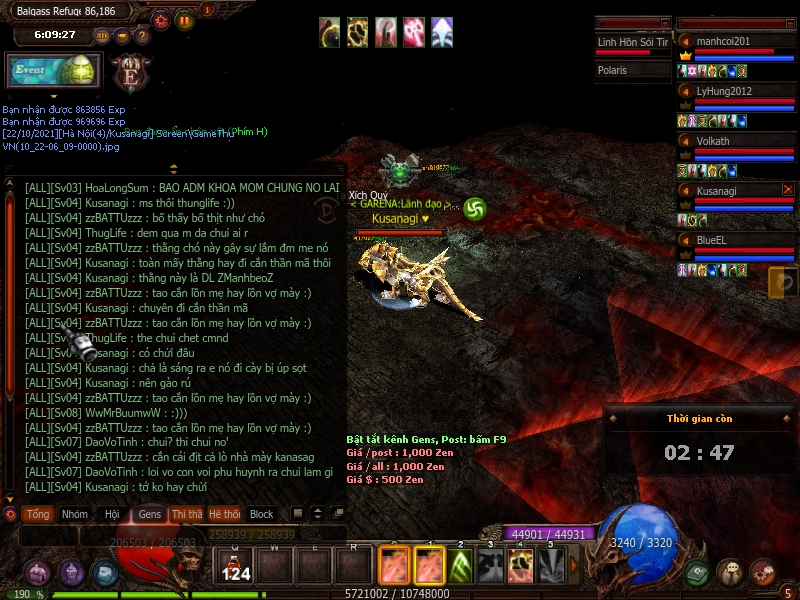Image resolution: width=800 pixels, height=600 pixels.
Task: Click the pause button near the top
Action: pyautogui.click(x=184, y=19)
